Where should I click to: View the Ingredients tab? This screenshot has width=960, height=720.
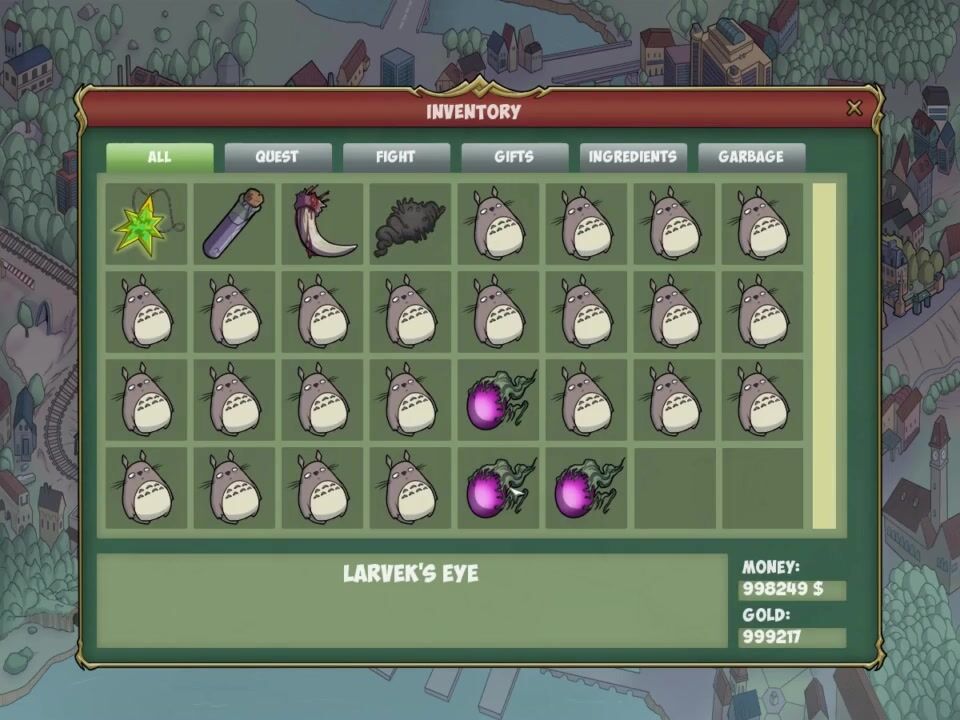pyautogui.click(x=632, y=157)
